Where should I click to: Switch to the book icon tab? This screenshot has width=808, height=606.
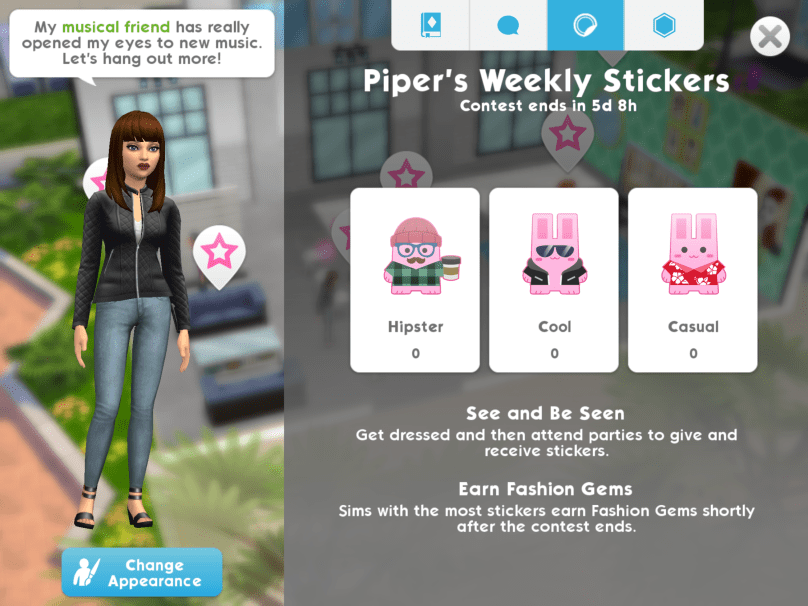point(431,25)
